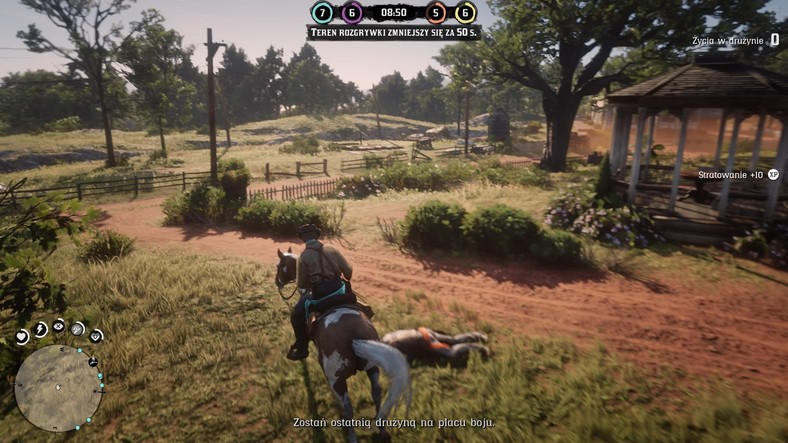The height and width of the screenshot is (443, 788).
Task: Select the horse health core icon
Action: [96, 336]
